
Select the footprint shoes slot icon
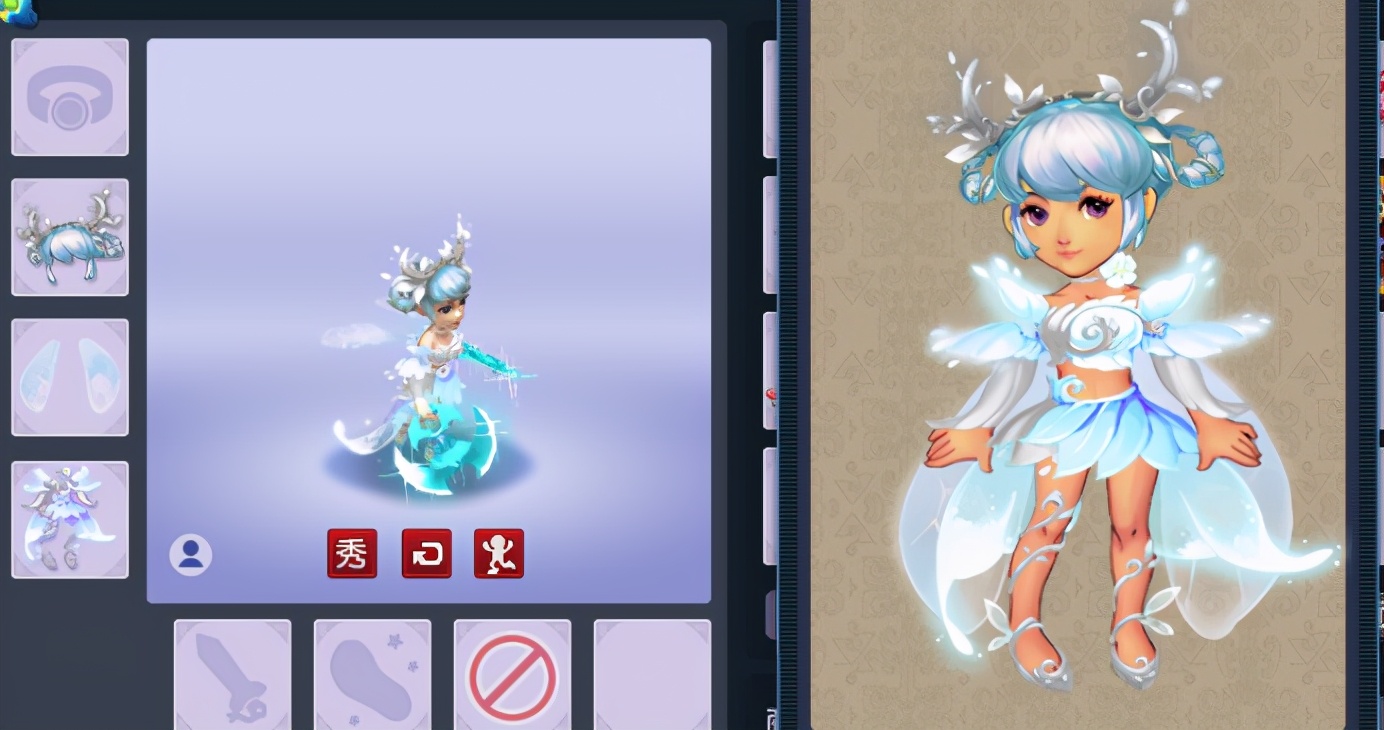(x=372, y=675)
